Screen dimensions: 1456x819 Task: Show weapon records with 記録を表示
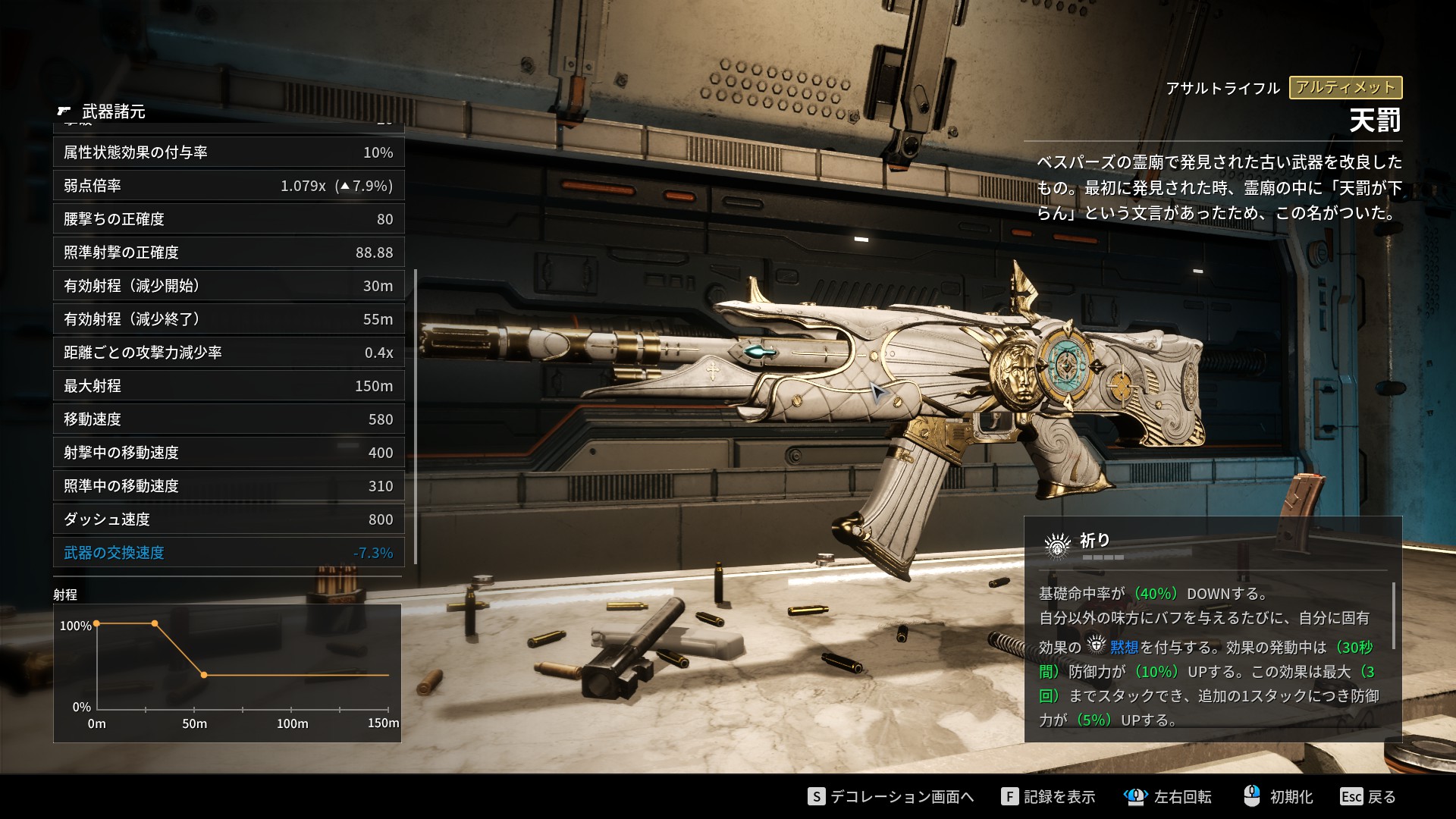(1049, 796)
